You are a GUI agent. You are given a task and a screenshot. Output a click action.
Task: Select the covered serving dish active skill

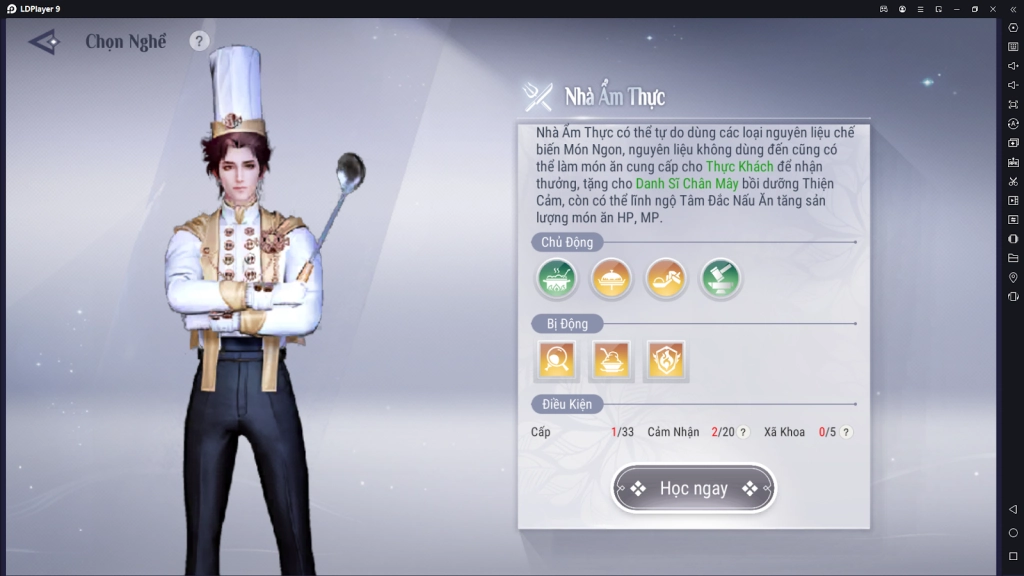click(610, 279)
